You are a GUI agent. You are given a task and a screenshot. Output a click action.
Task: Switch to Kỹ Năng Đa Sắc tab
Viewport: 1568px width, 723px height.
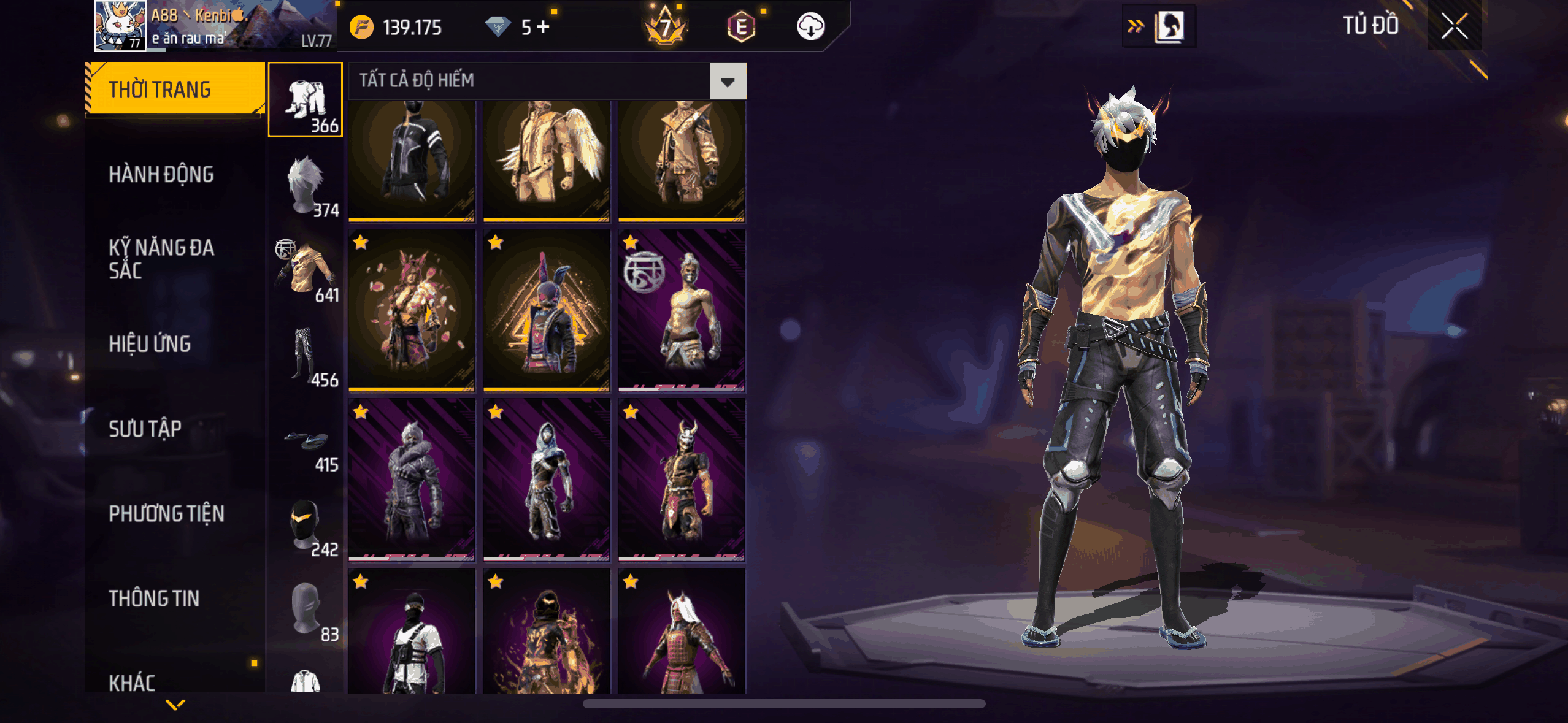(161, 259)
